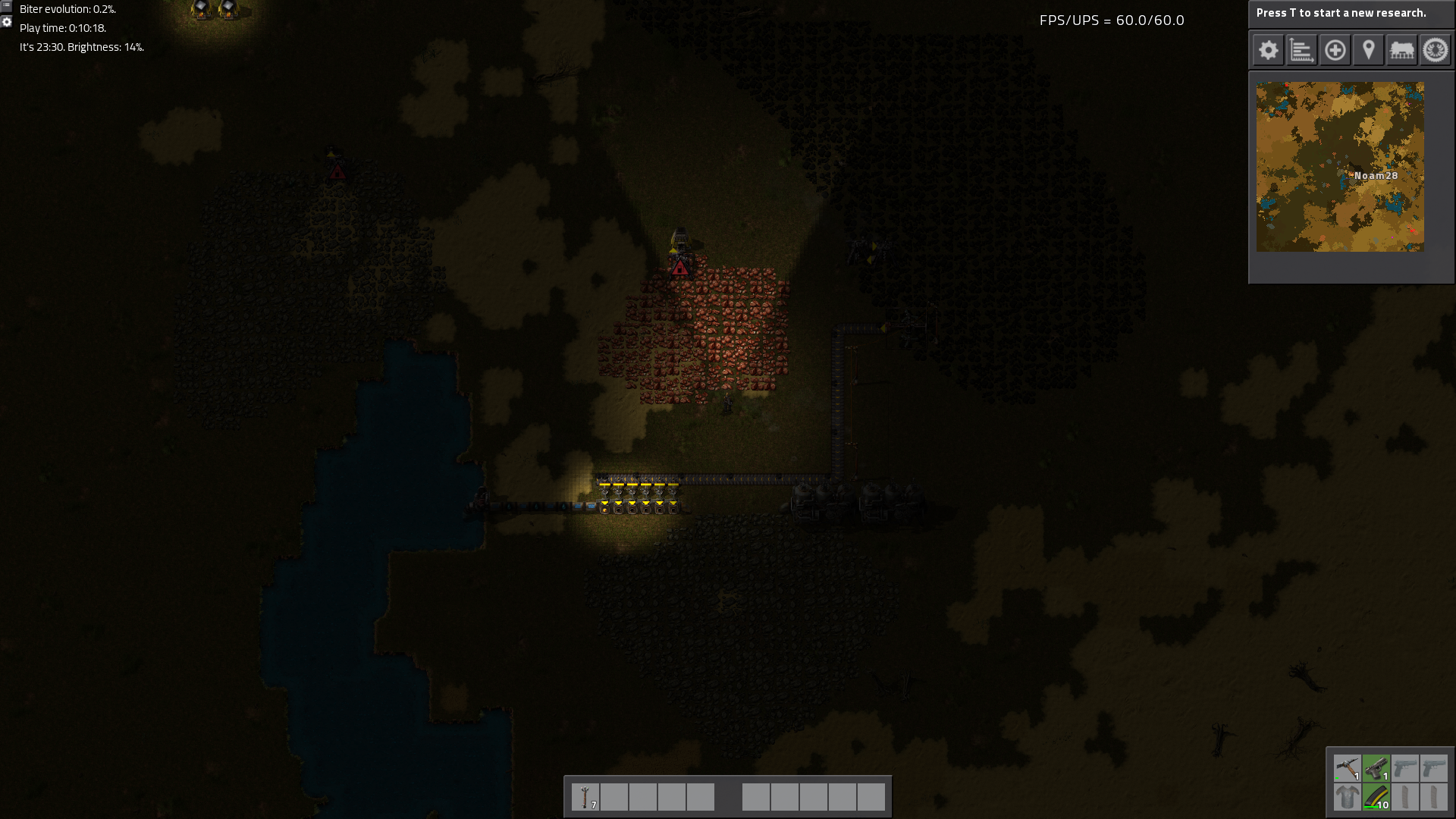Viewport: 1456px width, 819px height.
Task: Open the gear settings button beside the minimap
Action: [x=1268, y=51]
